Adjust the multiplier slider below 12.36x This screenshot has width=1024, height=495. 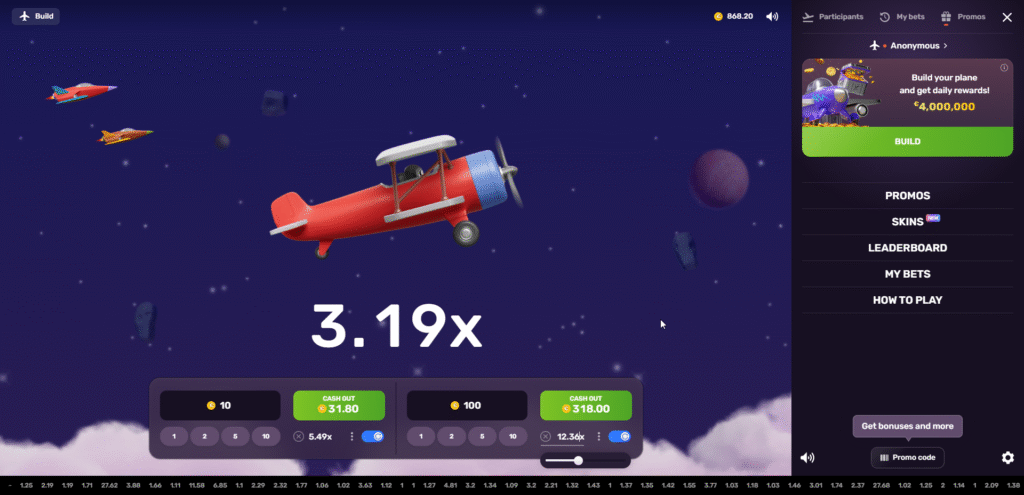pyautogui.click(x=578, y=460)
